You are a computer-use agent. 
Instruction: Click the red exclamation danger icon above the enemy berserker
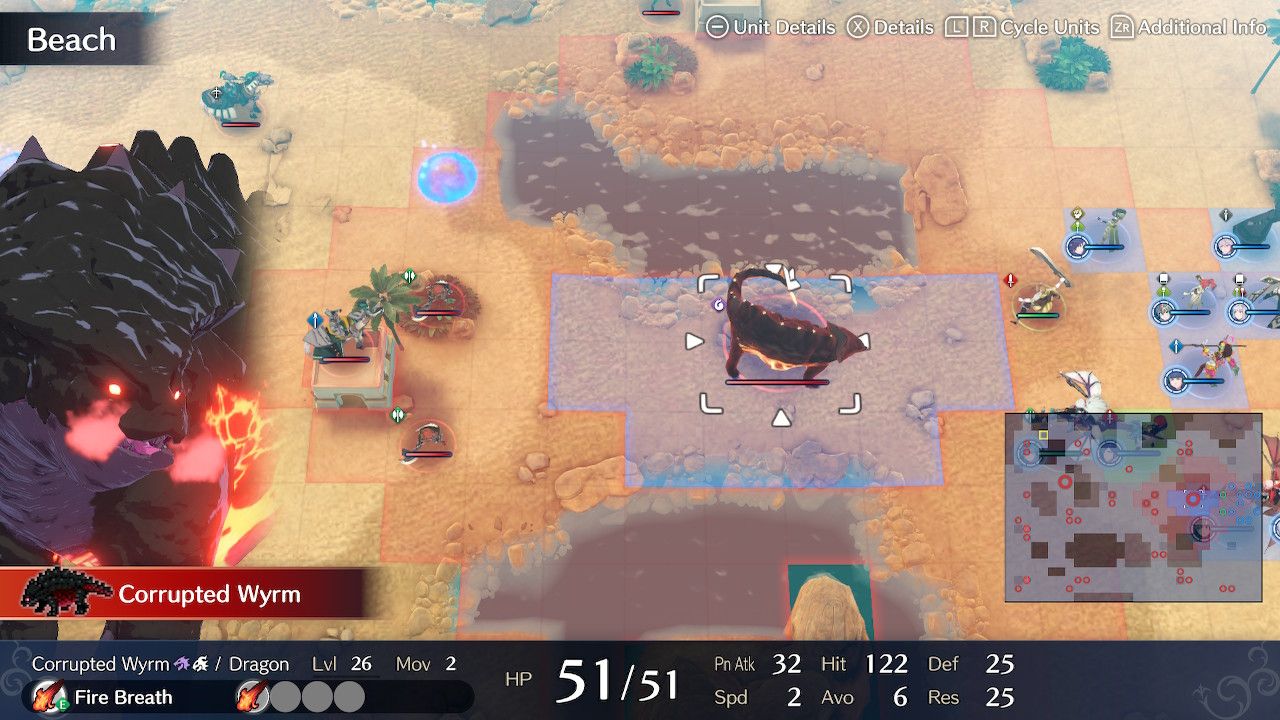click(1009, 280)
